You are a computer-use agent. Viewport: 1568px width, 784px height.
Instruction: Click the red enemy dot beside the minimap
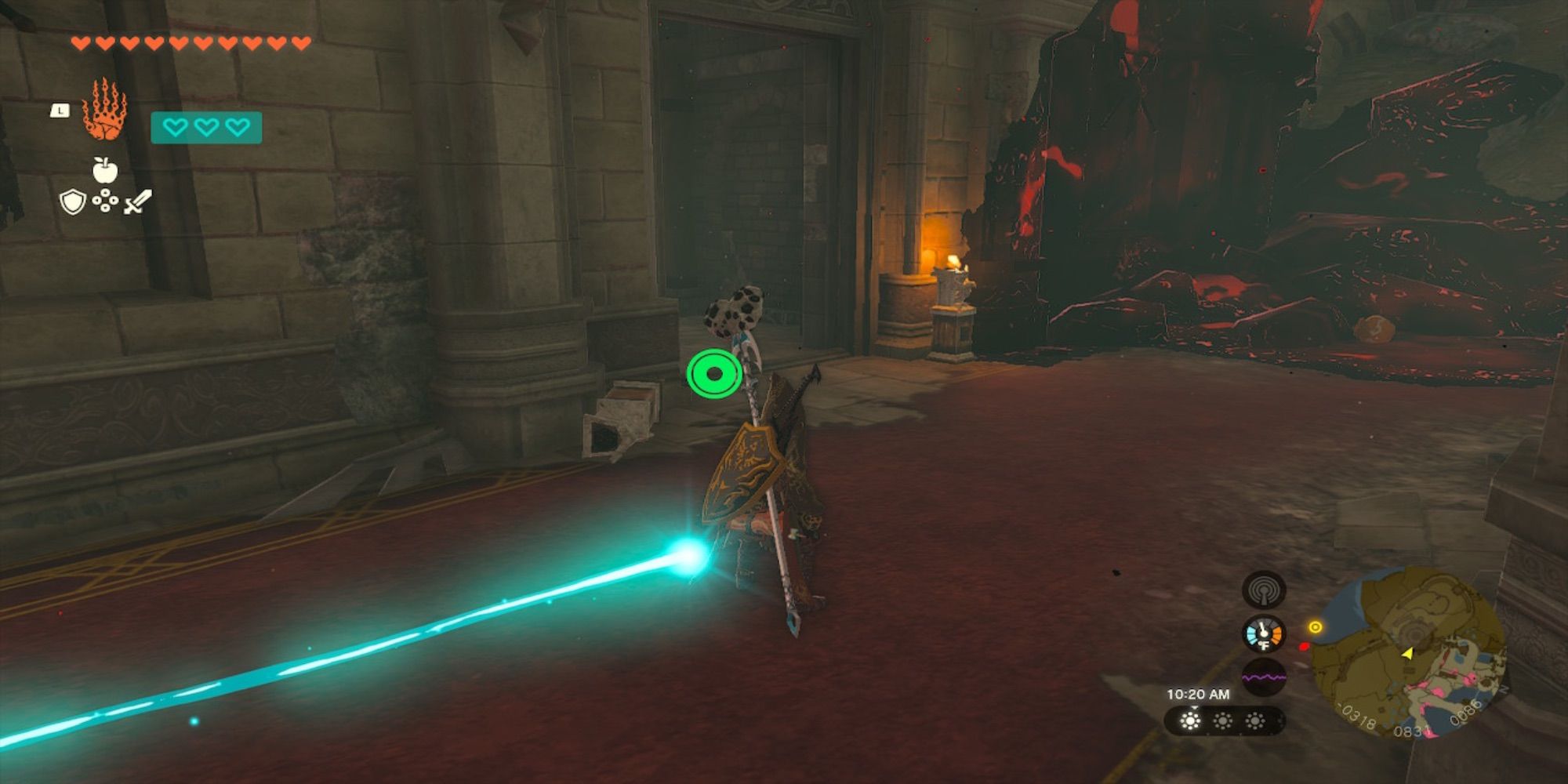1305,647
